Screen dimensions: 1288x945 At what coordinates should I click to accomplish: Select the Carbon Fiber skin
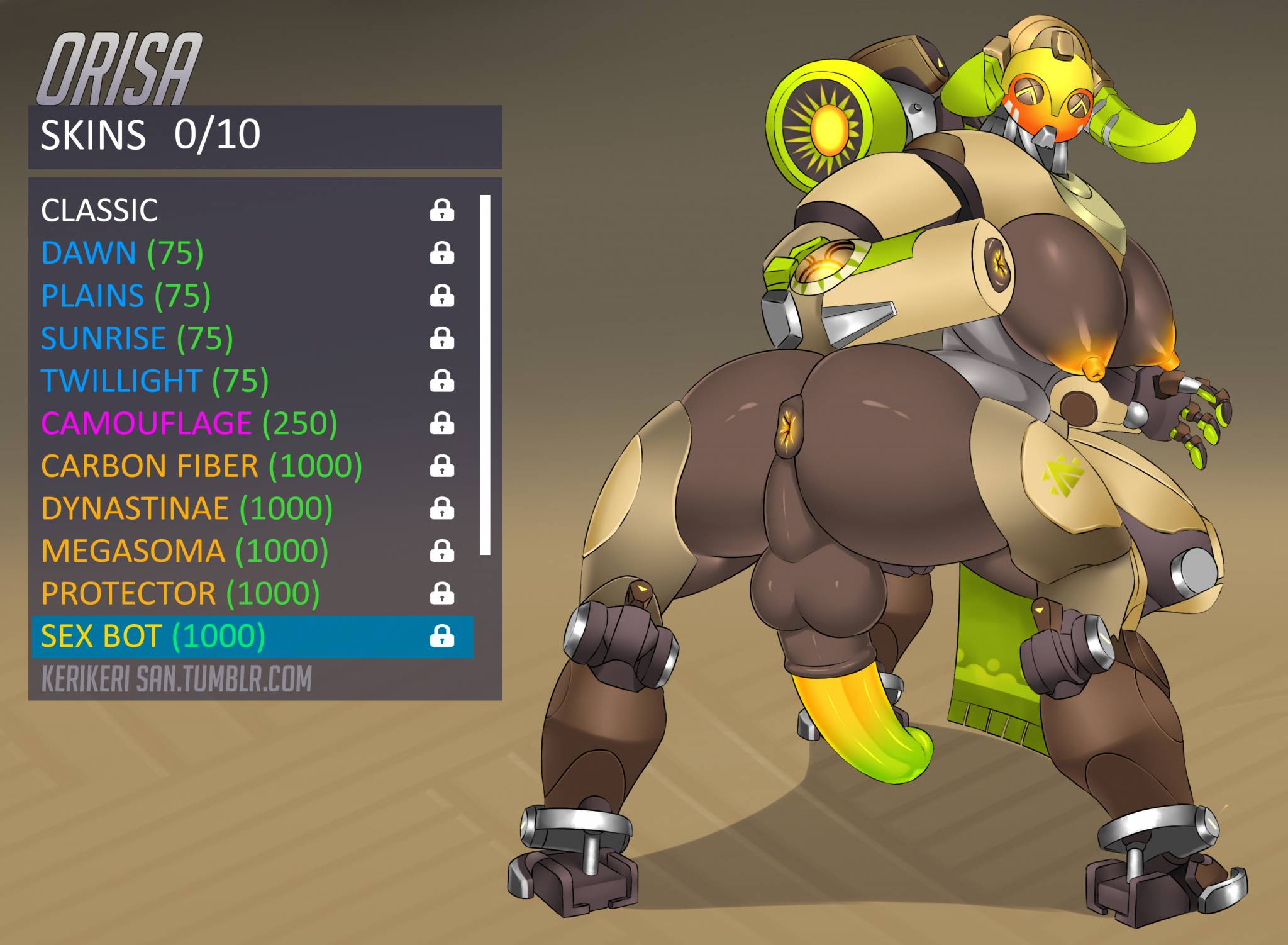(x=201, y=466)
